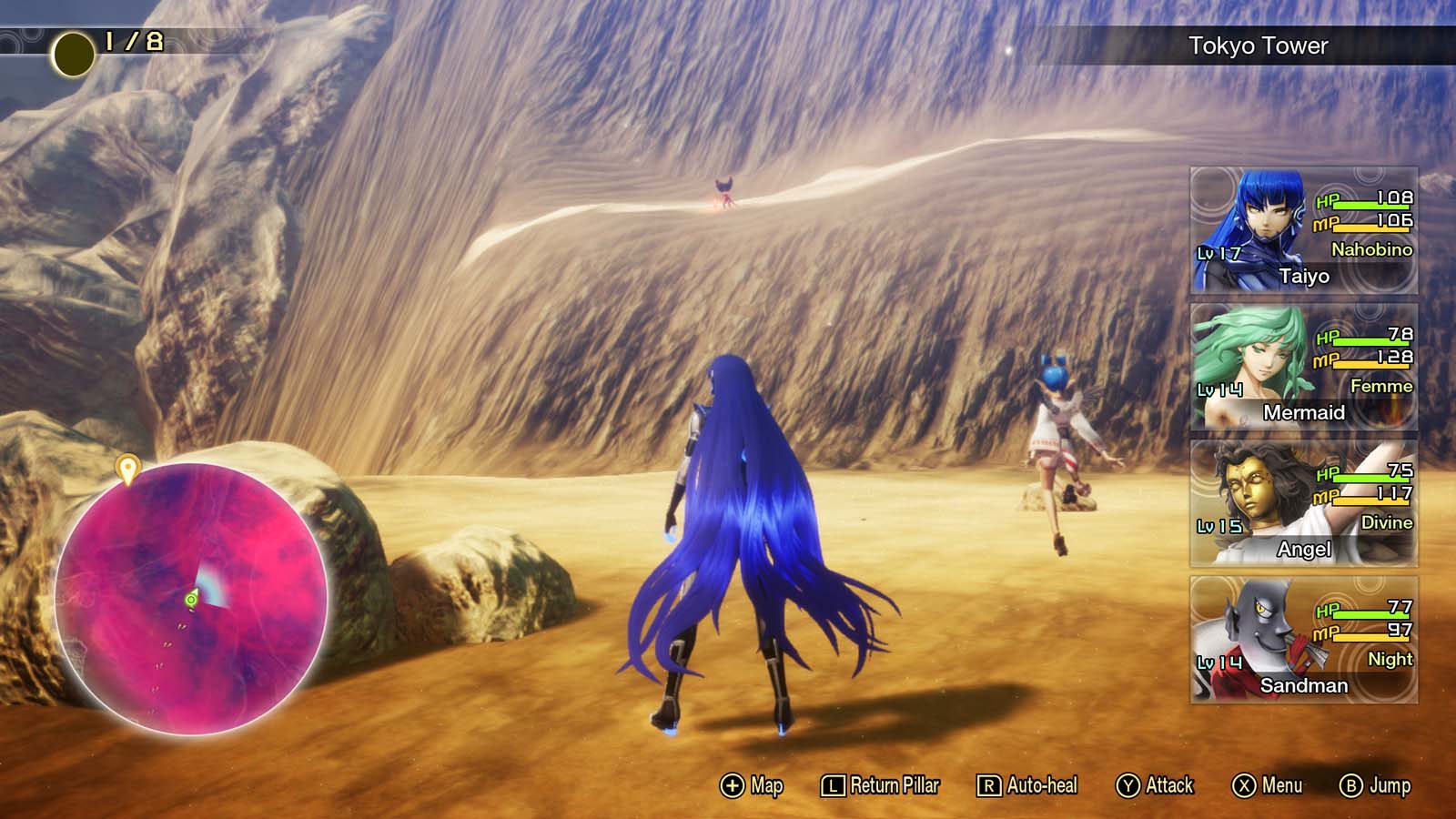
Task: Select Sandman's Night race panel
Action: 1301,637
